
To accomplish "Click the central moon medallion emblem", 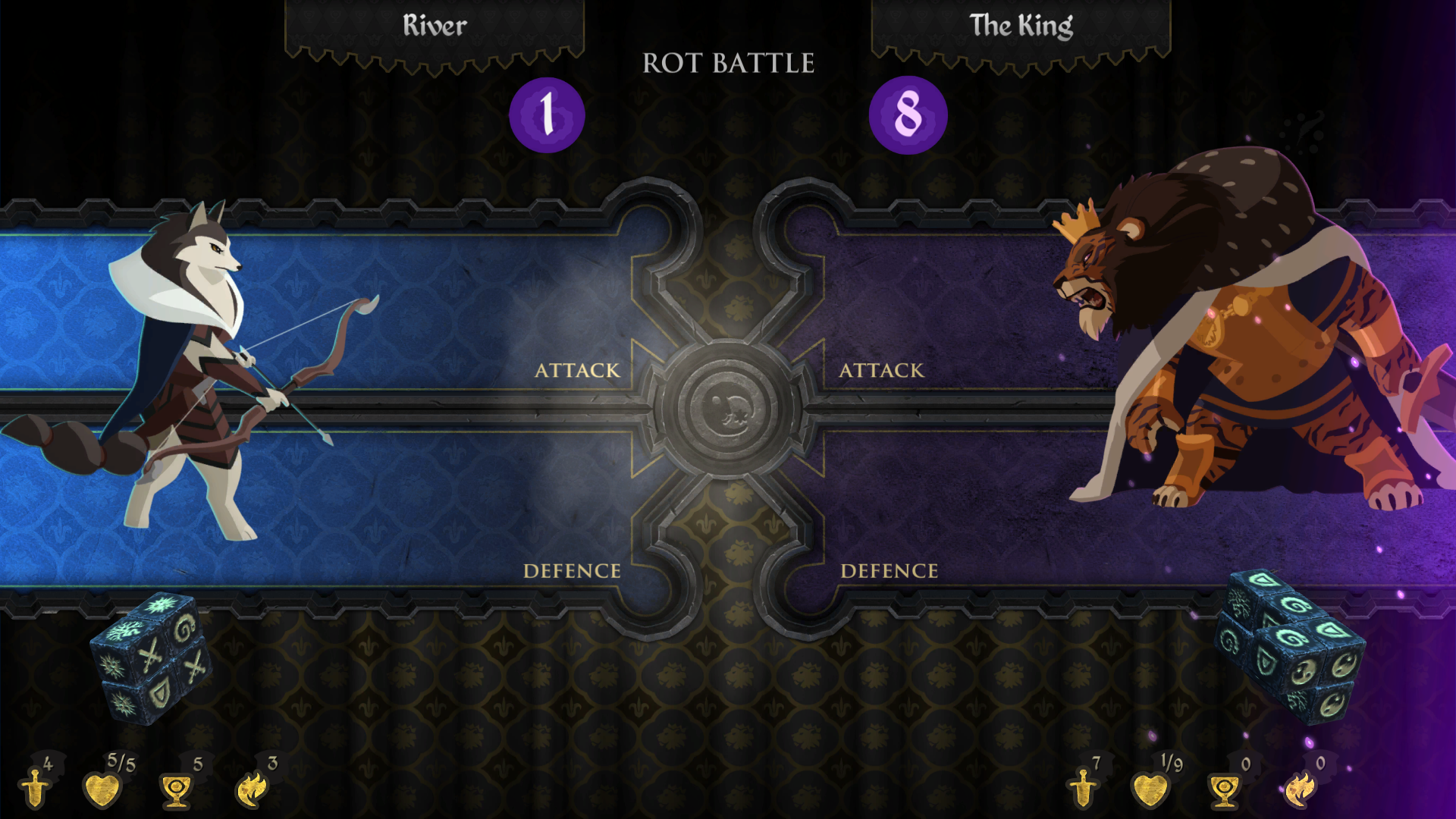I will click(x=727, y=408).
